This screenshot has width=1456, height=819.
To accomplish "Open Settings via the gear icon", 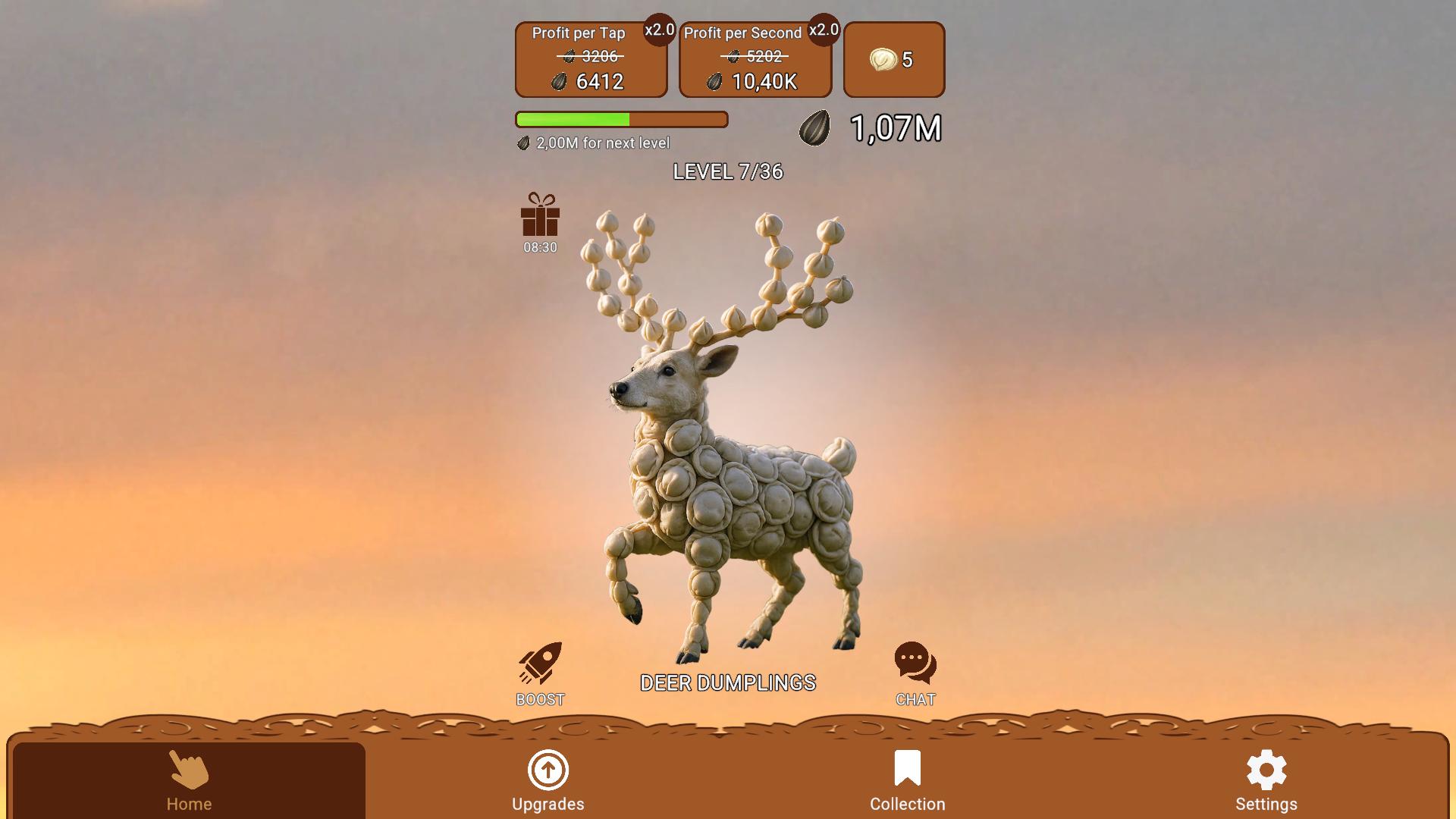I will tap(1266, 770).
